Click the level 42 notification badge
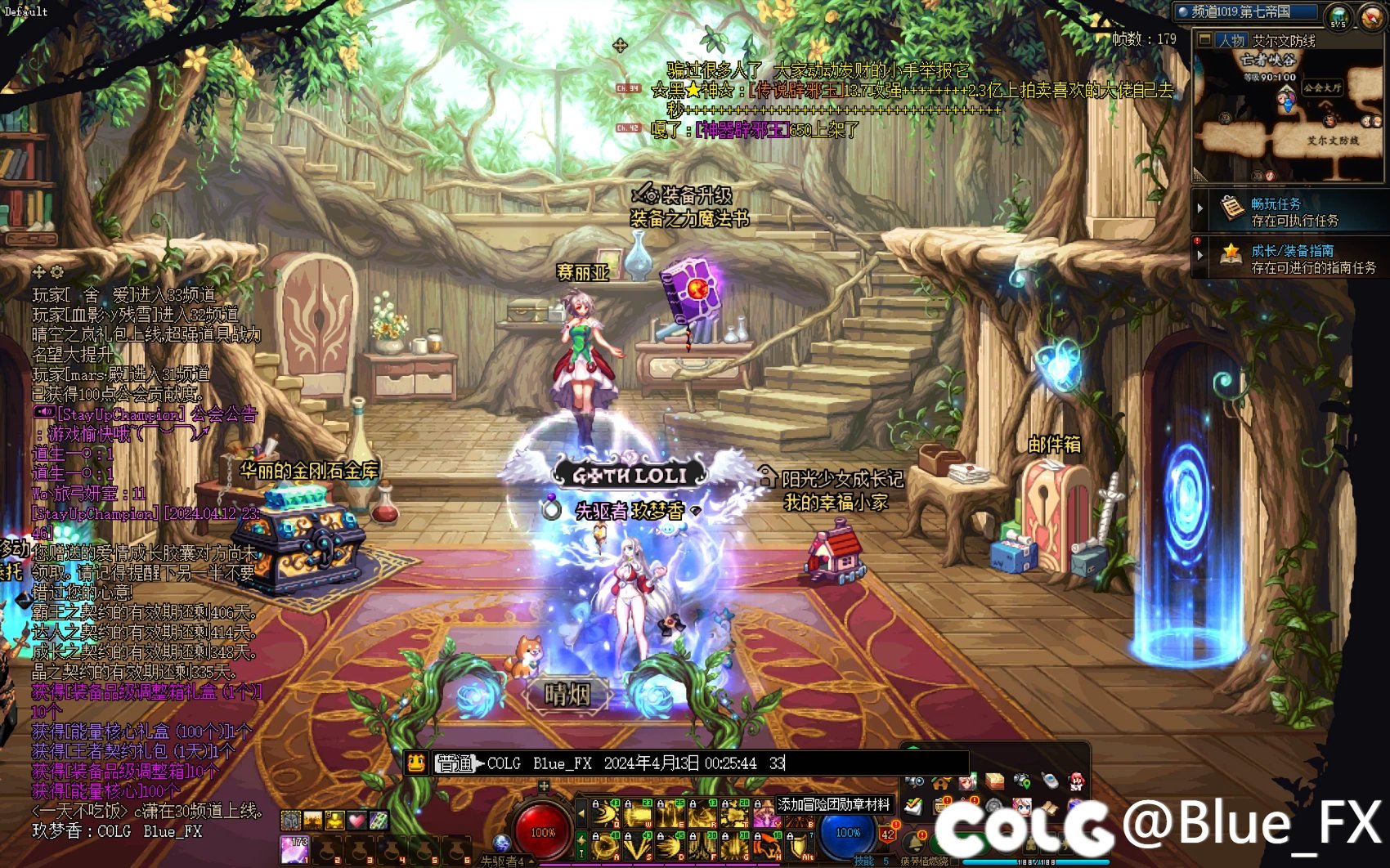The width and height of the screenshot is (1390, 868). pyautogui.click(x=888, y=834)
